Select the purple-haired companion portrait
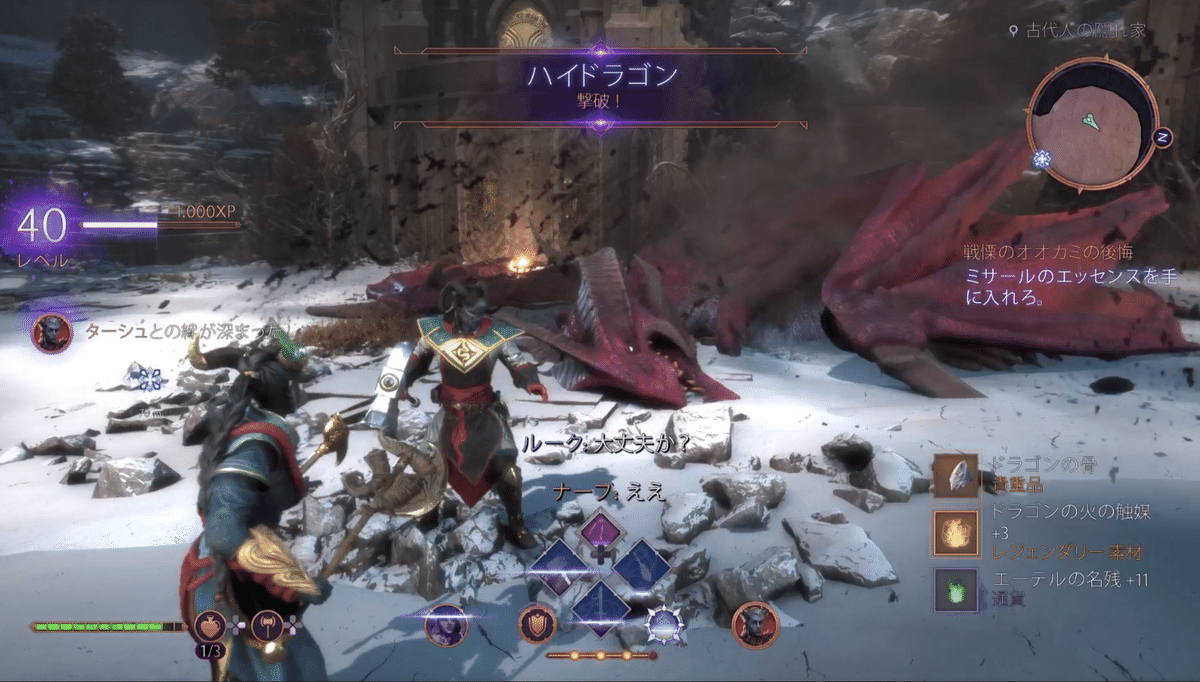 (444, 626)
